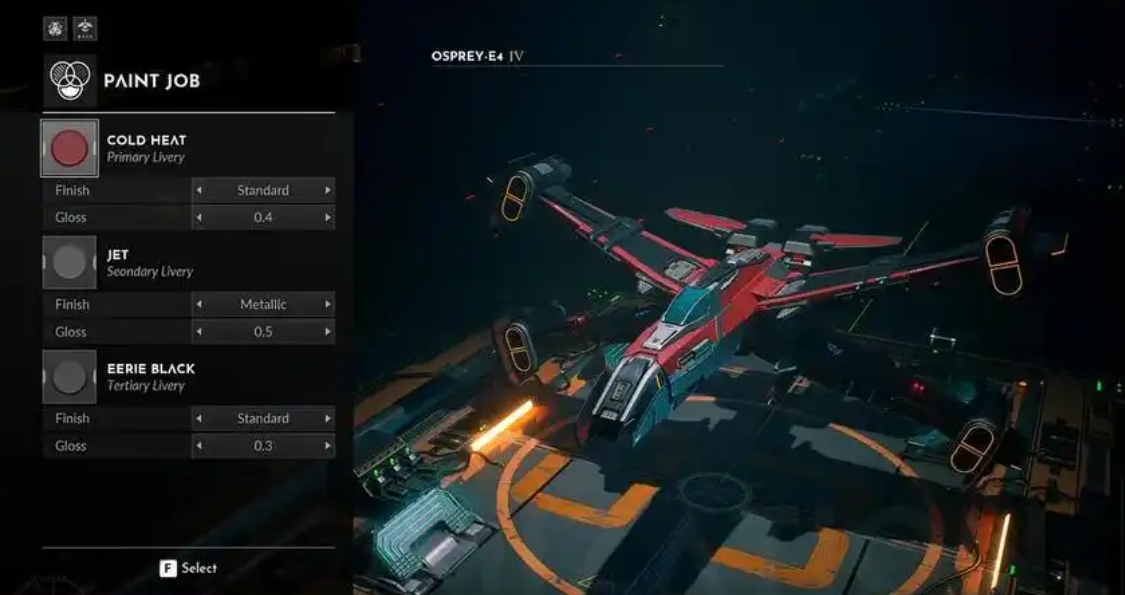The width and height of the screenshot is (1125, 595).
Task: Lower Jet livery gloss below 0.5
Action: coord(198,331)
